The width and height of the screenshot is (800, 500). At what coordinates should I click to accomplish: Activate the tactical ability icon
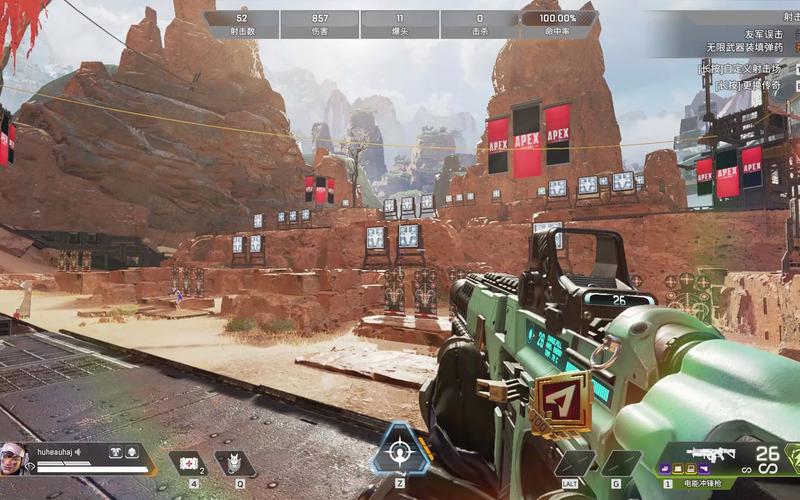click(235, 463)
